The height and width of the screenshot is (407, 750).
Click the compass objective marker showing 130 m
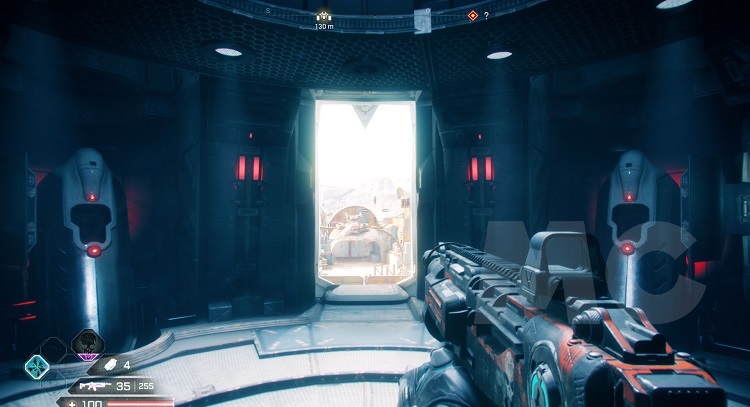click(x=323, y=16)
